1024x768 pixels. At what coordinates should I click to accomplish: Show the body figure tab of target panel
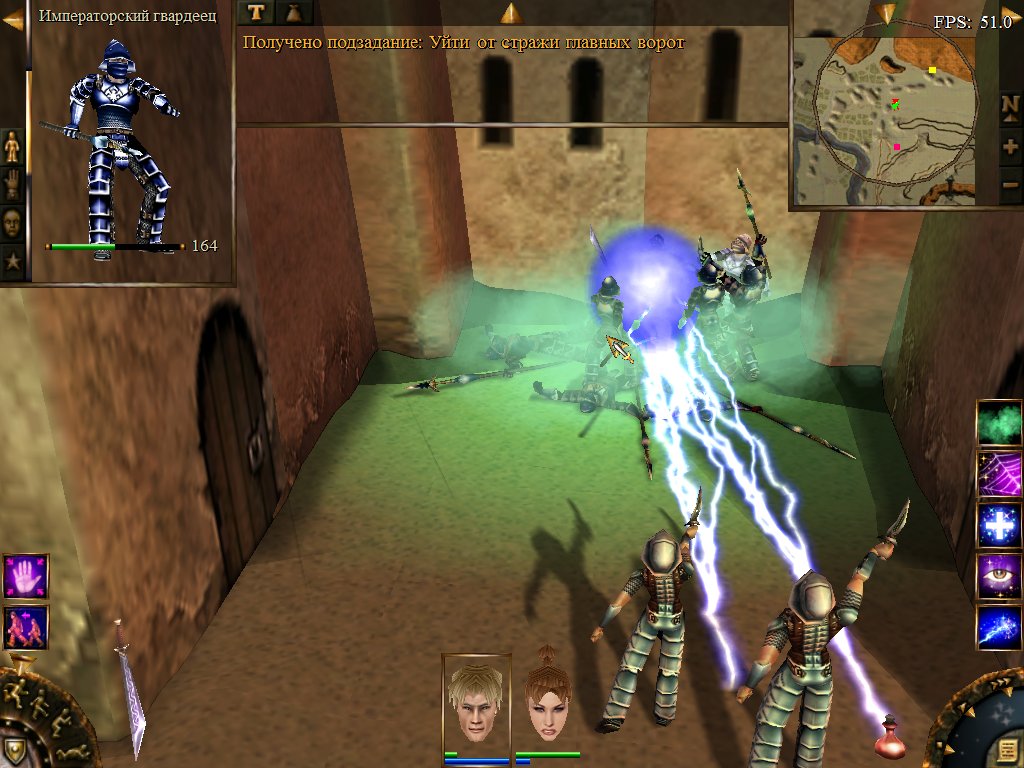point(12,146)
